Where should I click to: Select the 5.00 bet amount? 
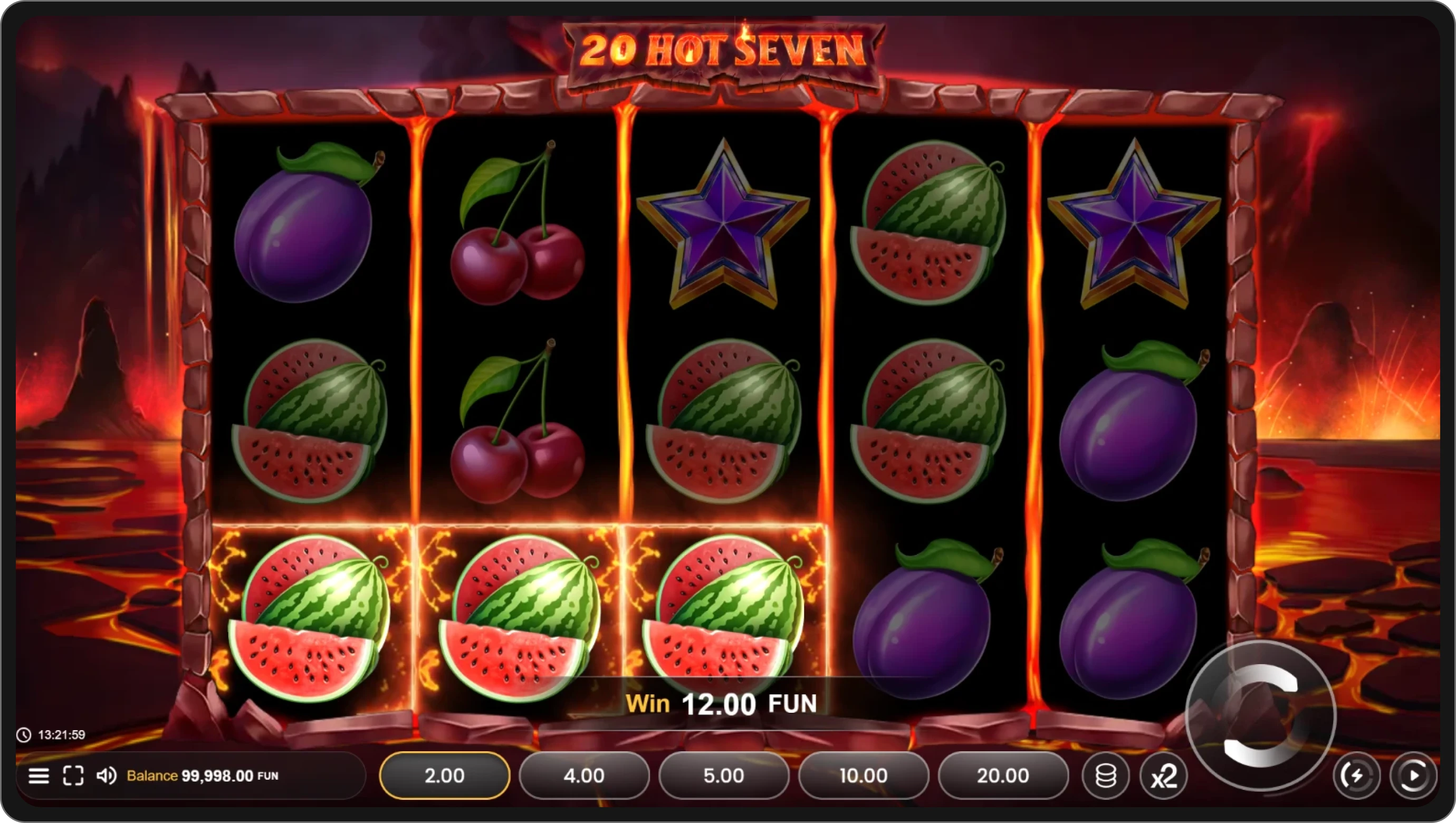[x=723, y=776]
